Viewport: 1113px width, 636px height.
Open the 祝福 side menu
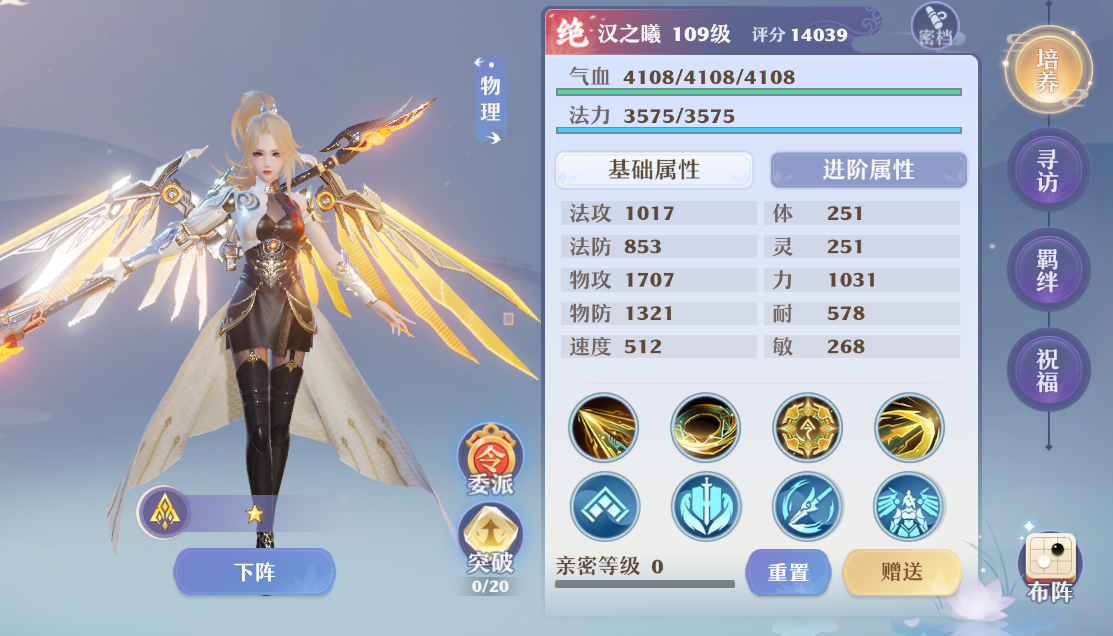[x=1047, y=370]
